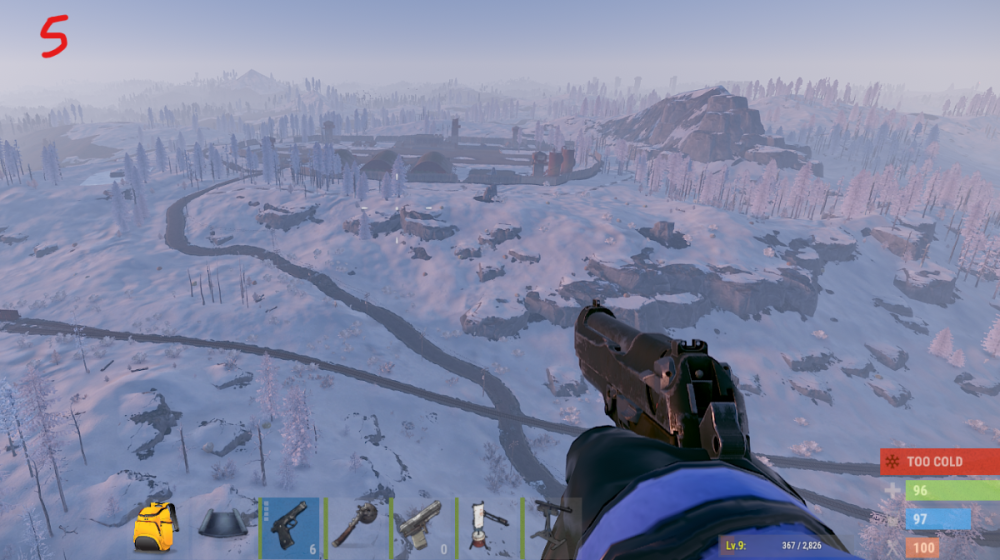Open the yellow backpack inventory
This screenshot has width=1000, height=560.
pyautogui.click(x=155, y=526)
